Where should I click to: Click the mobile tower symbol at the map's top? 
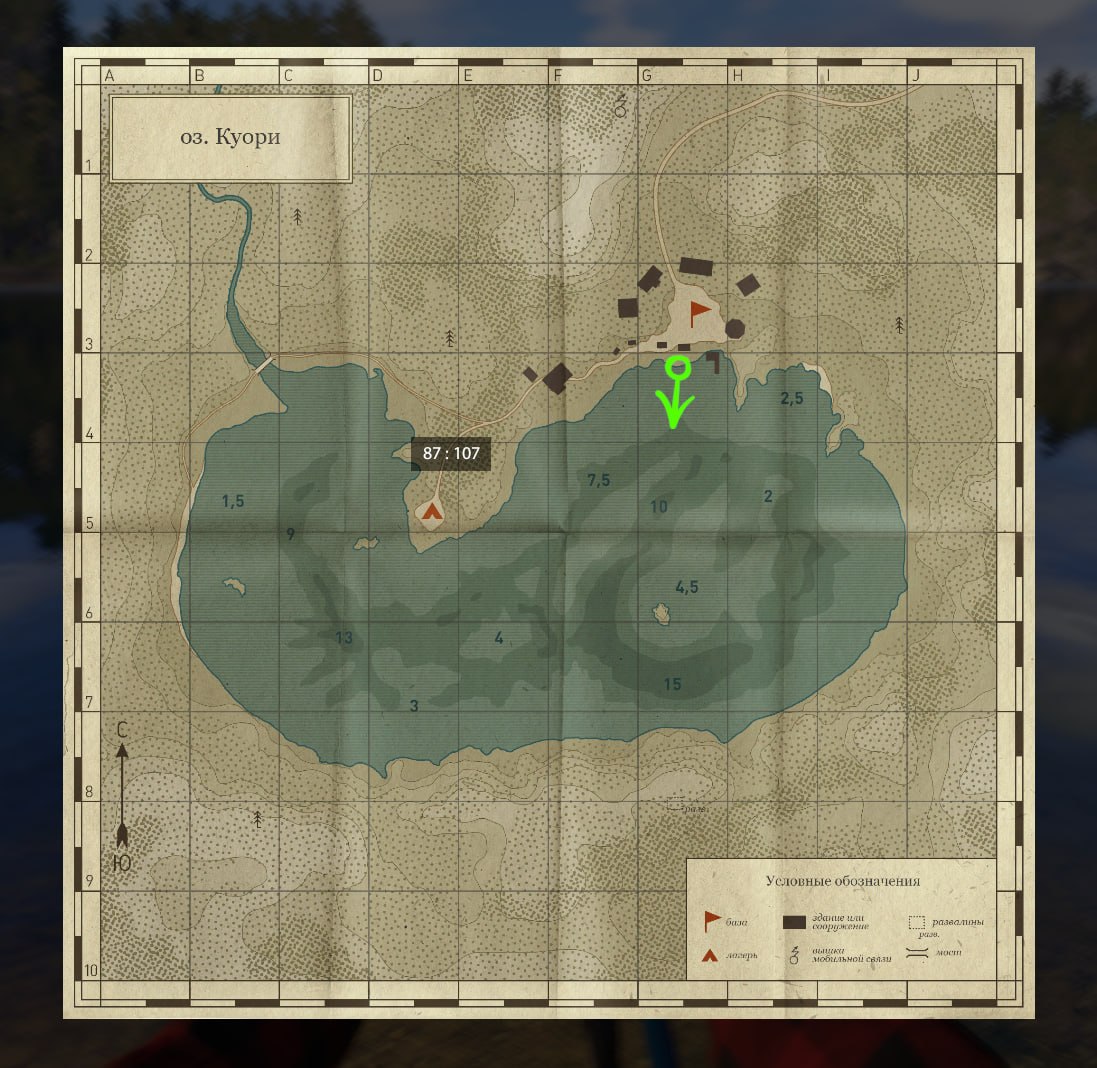(x=620, y=104)
